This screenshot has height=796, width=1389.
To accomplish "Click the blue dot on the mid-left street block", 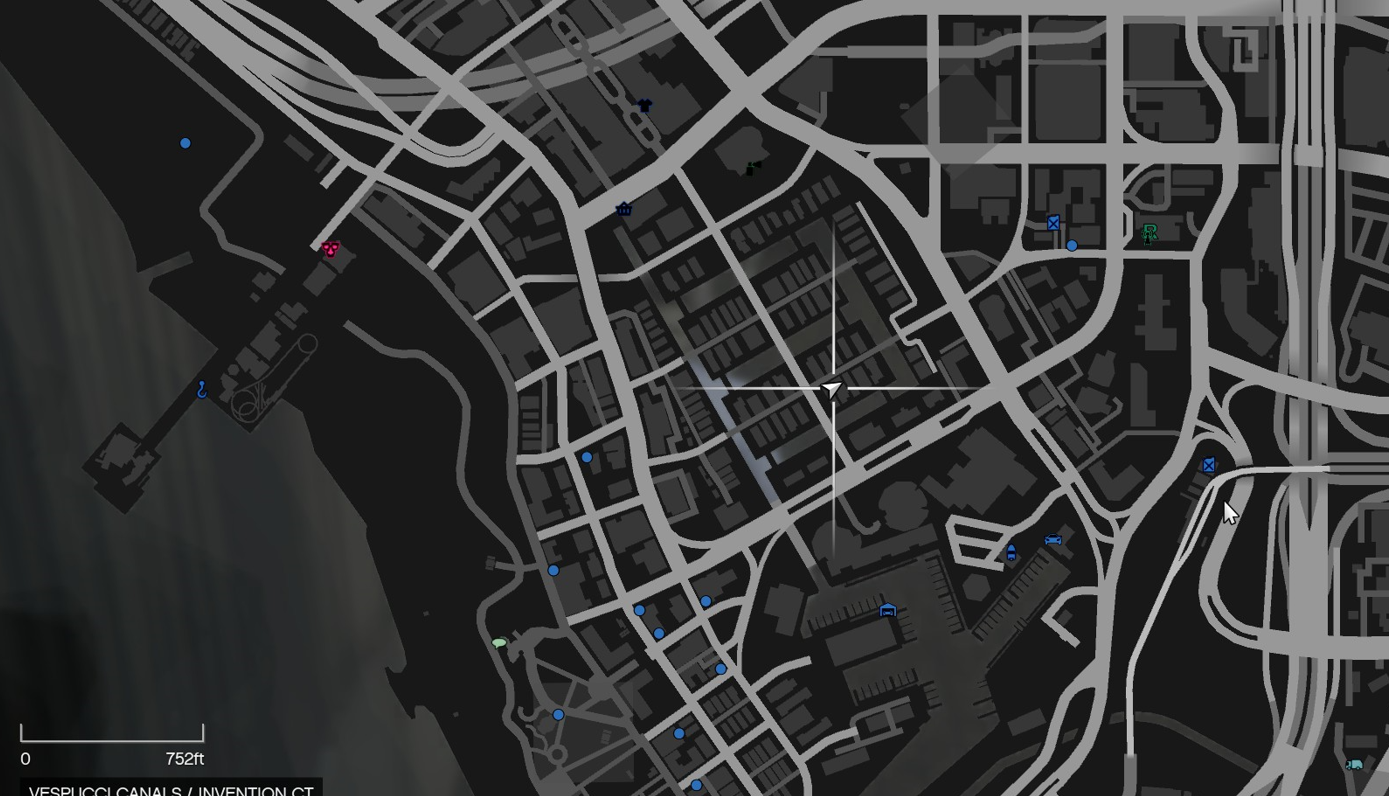I will tap(585, 456).
